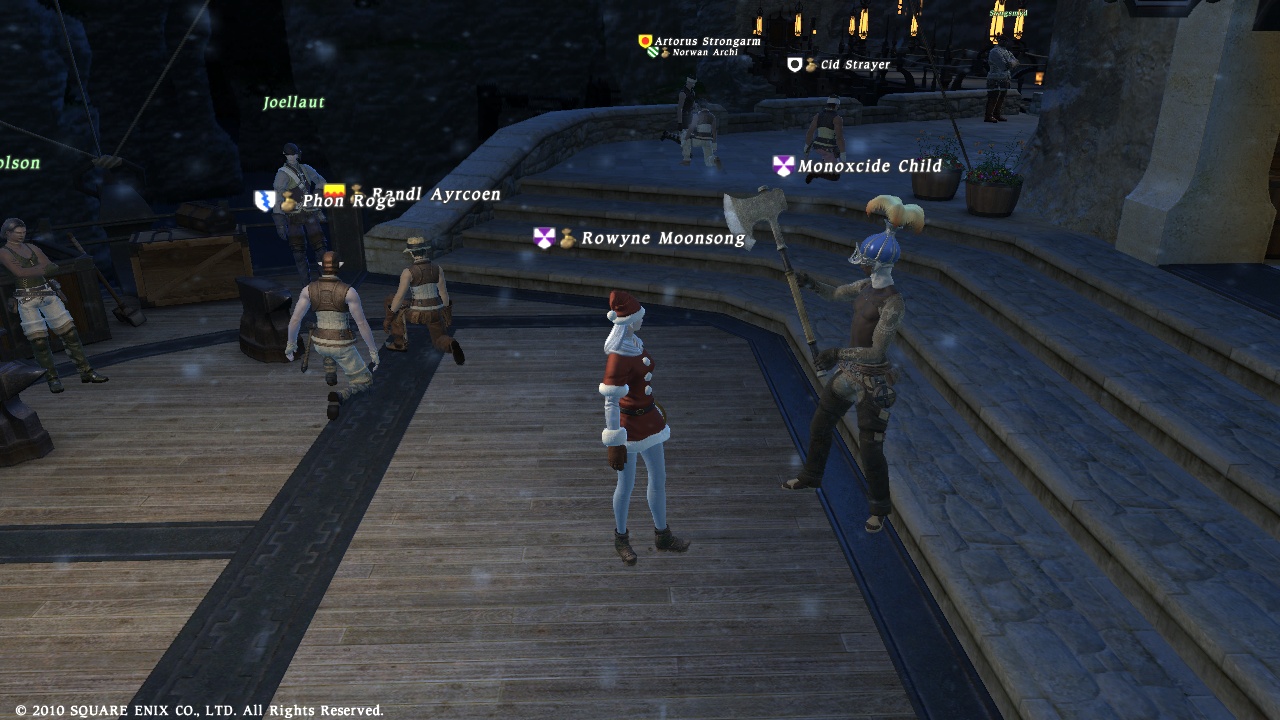Select the Joellaut name label
The height and width of the screenshot is (720, 1280).
point(294,102)
